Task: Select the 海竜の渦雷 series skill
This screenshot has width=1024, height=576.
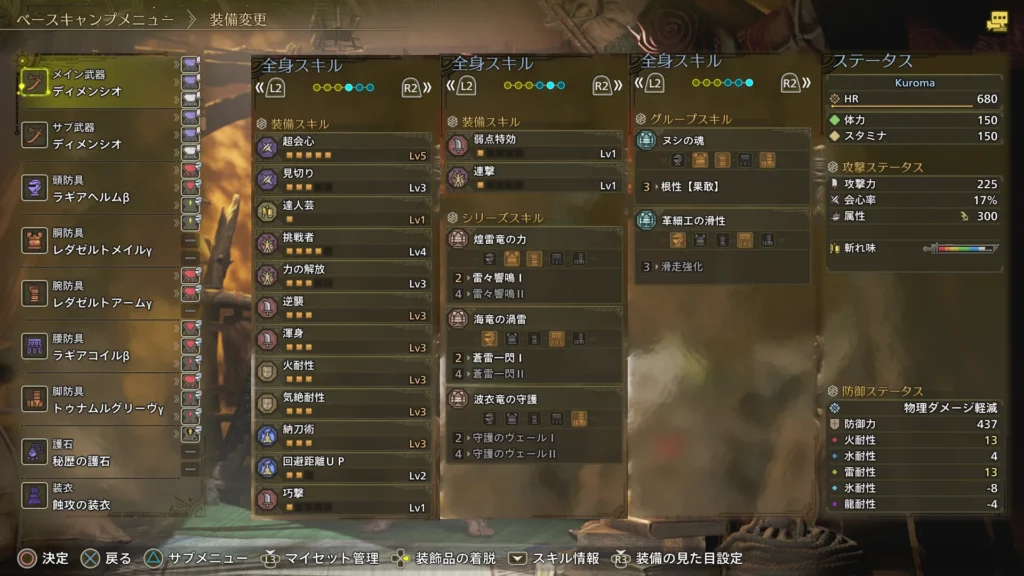Action: pos(533,319)
